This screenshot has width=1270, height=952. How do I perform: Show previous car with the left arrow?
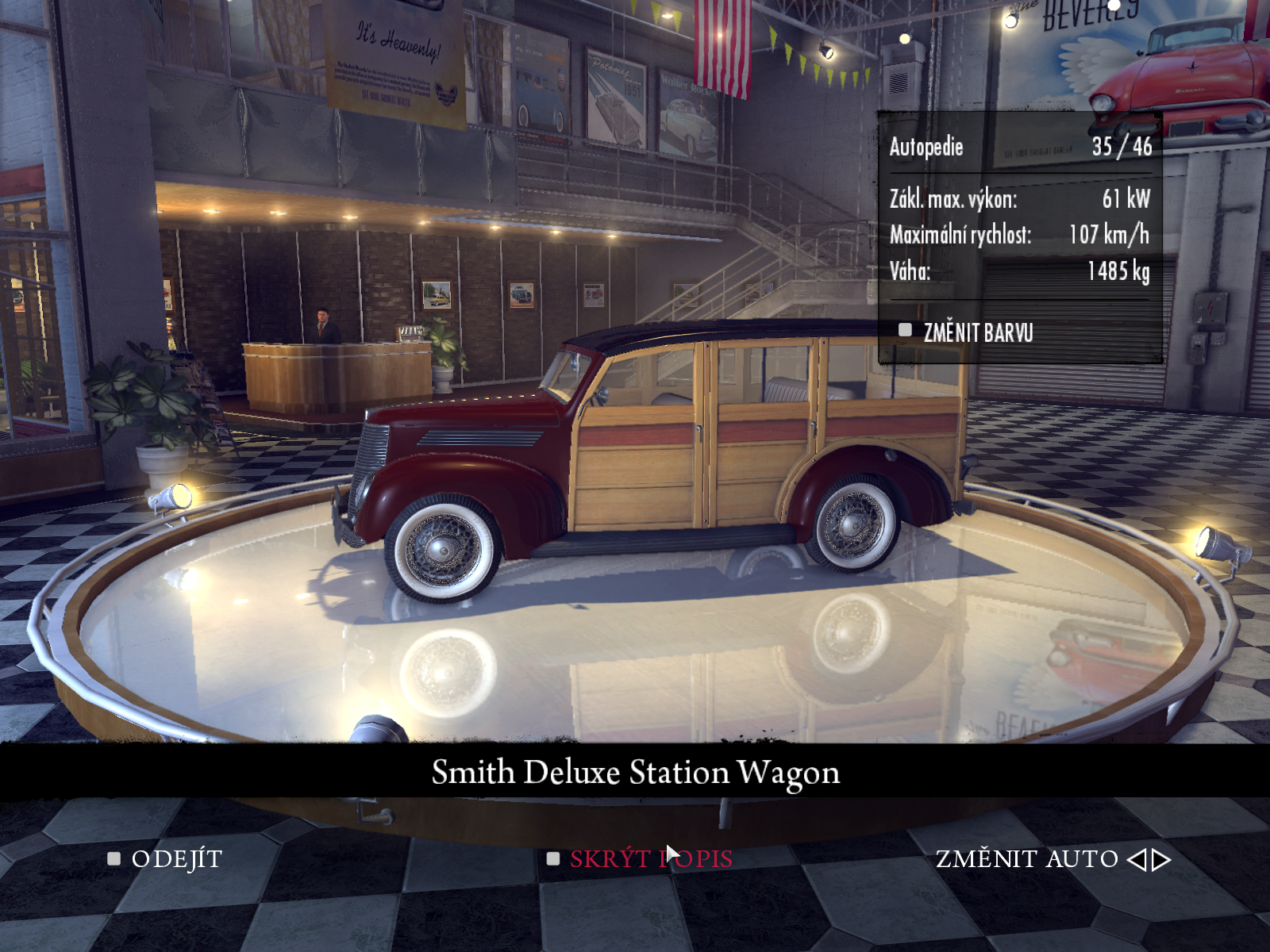(1137, 860)
